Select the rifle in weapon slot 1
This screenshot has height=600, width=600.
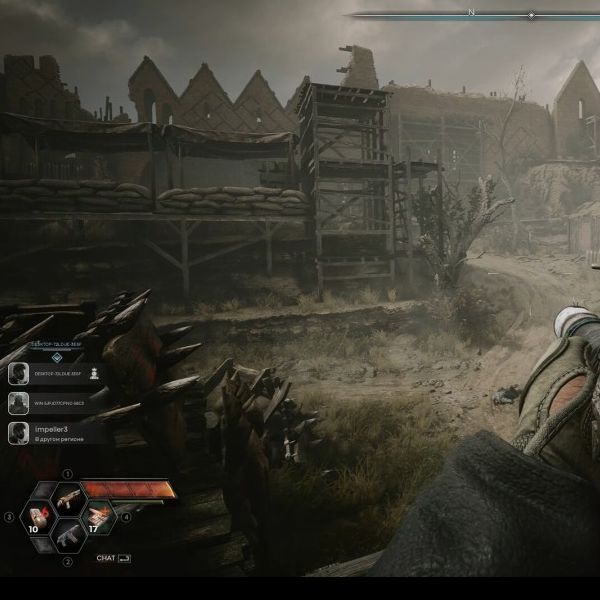[x=68, y=497]
